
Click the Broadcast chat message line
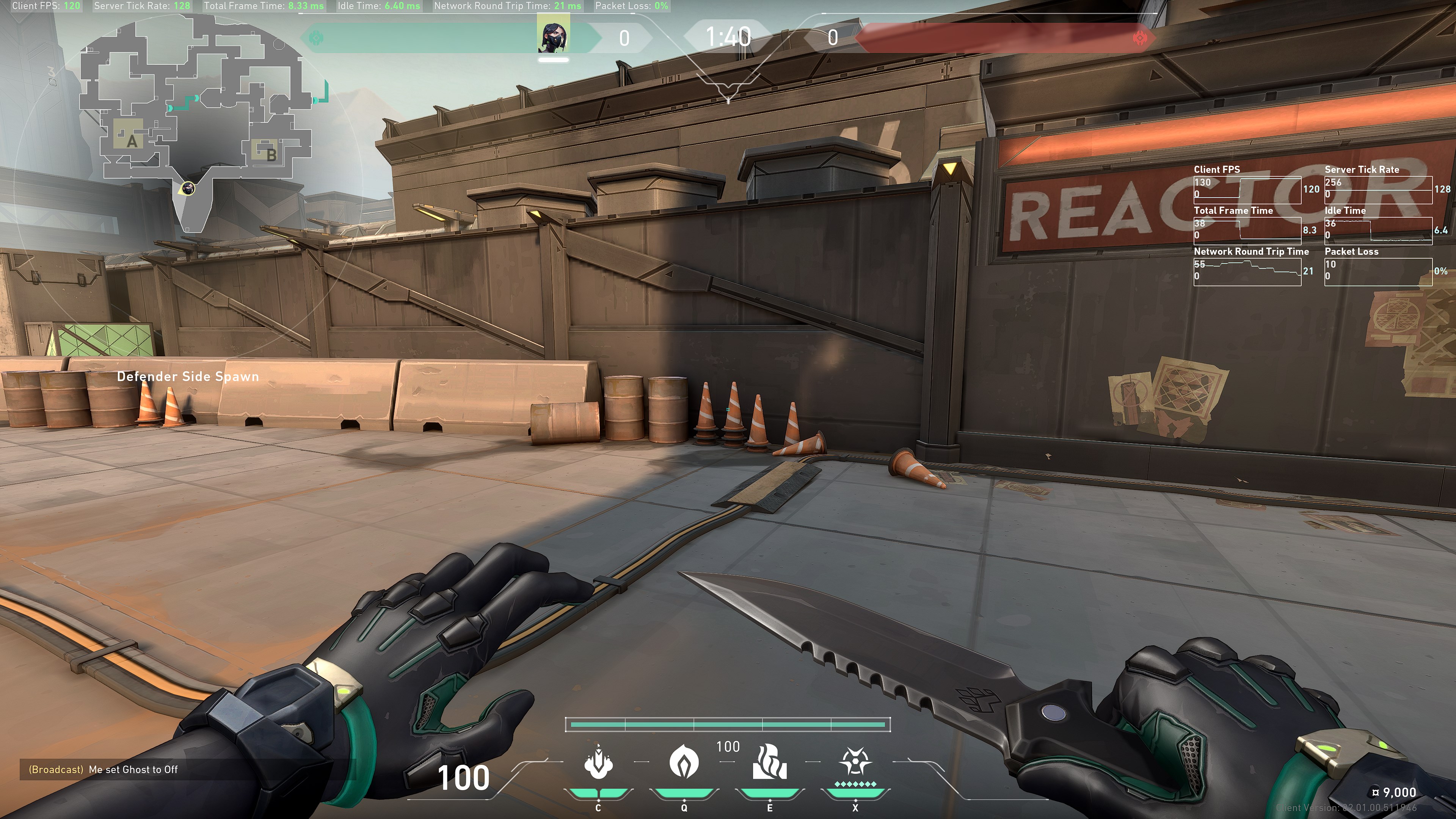pyautogui.click(x=104, y=769)
